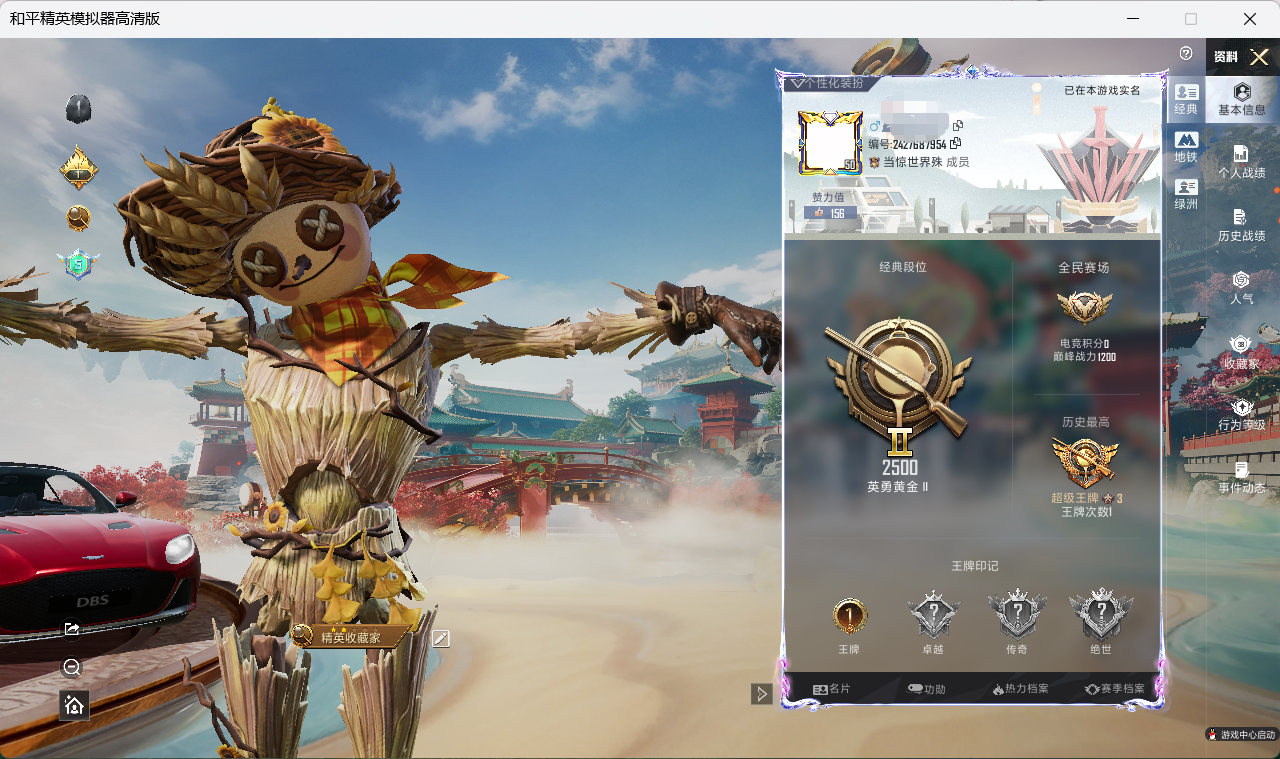Screen dimensions: 1280x759
Task: Open the 基本信息 section
Action: click(1241, 99)
